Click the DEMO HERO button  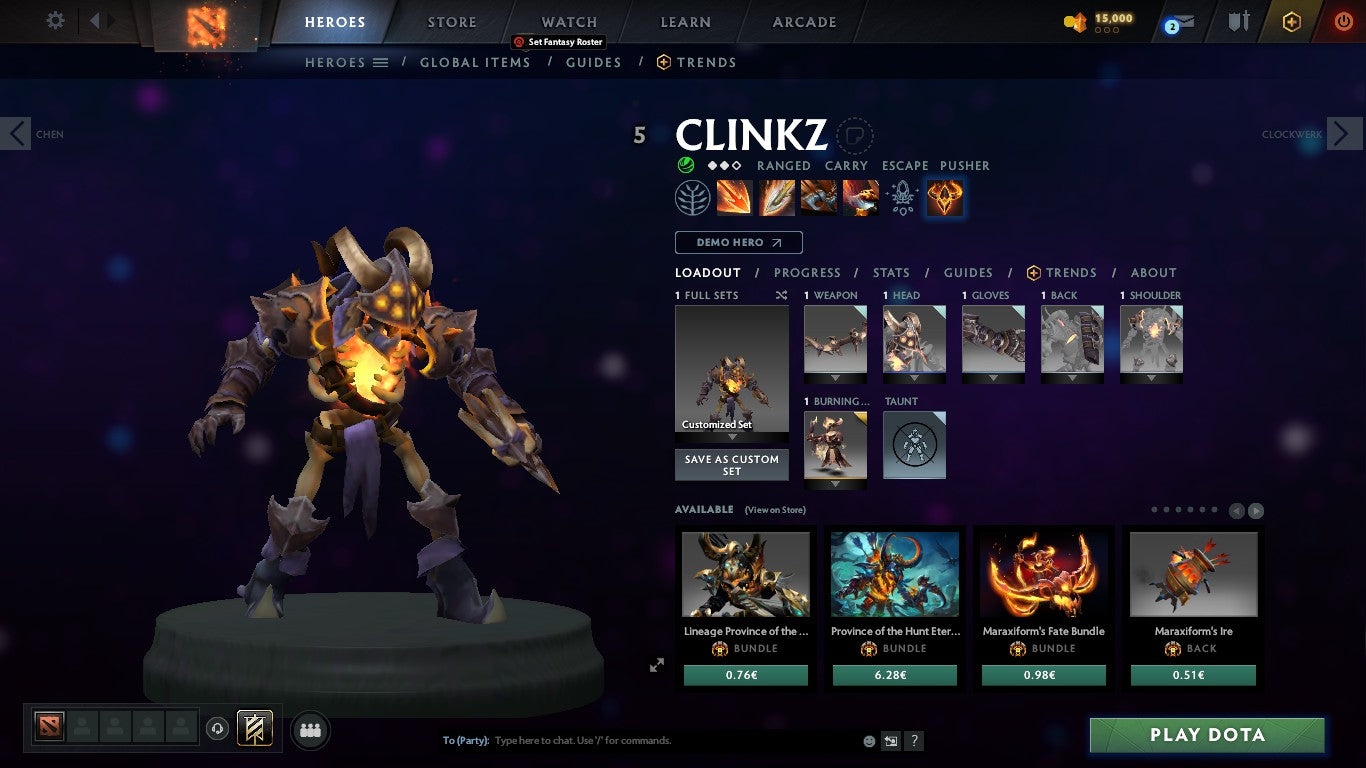(738, 242)
